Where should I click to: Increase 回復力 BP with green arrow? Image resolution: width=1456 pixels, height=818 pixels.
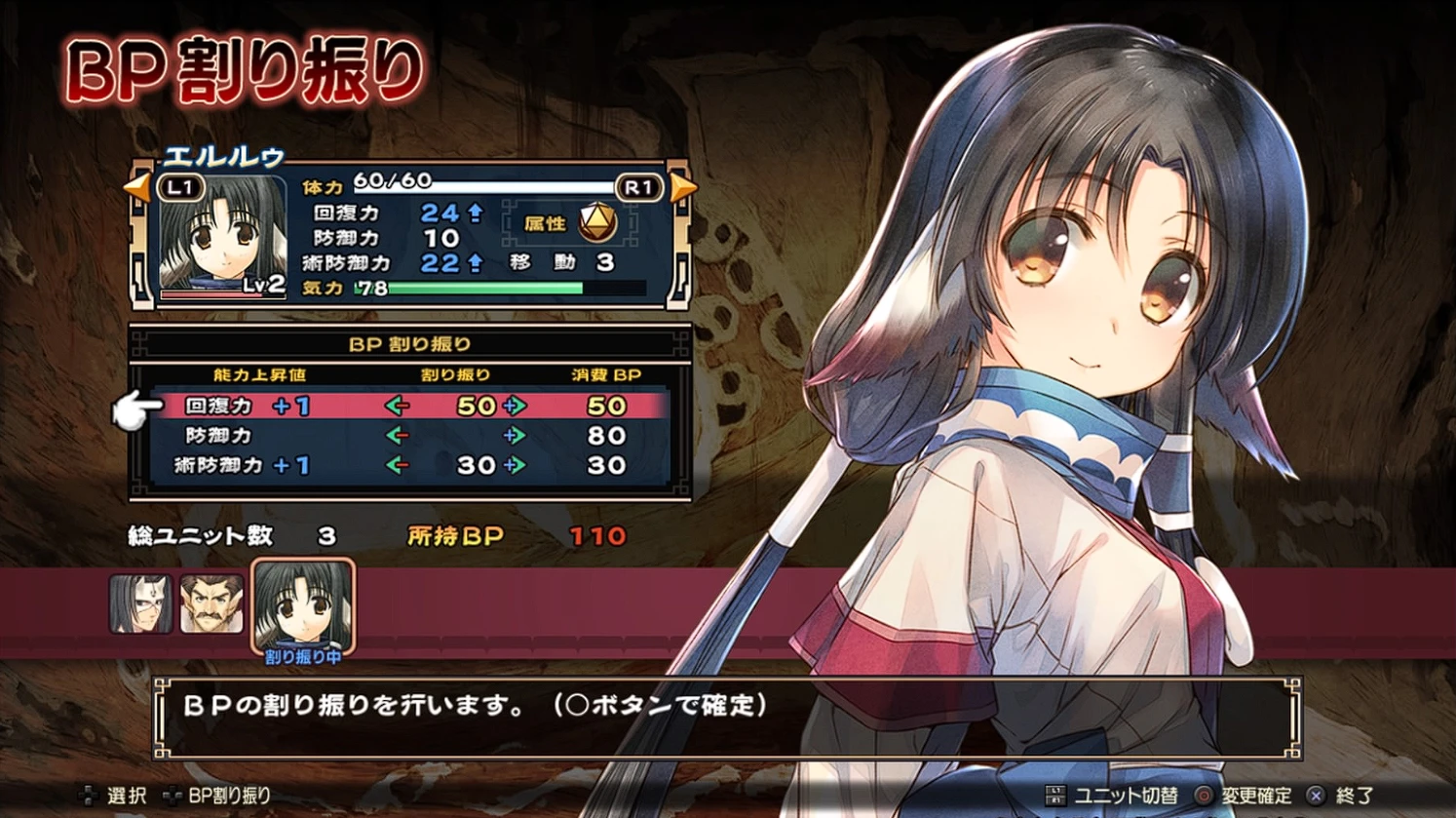coord(515,406)
